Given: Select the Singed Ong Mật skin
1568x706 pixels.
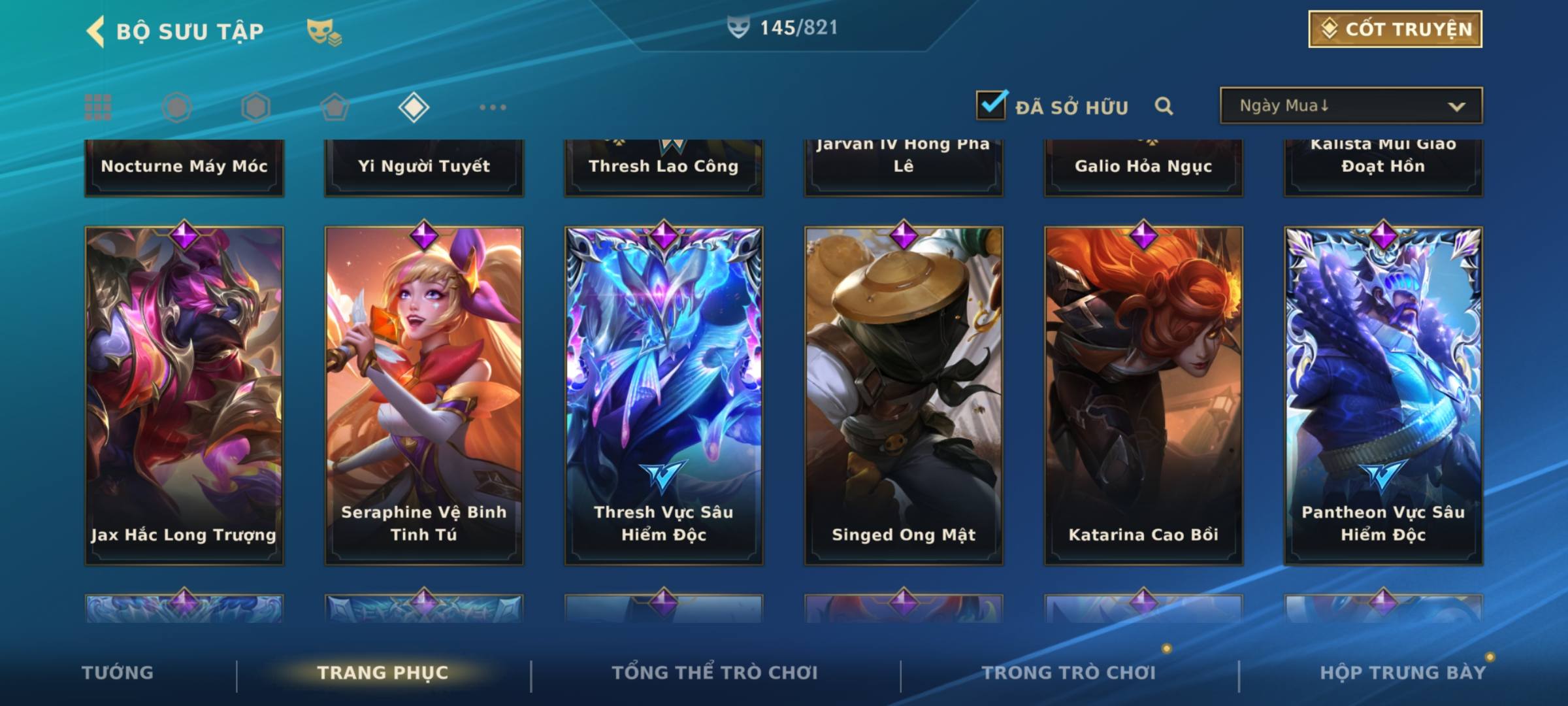Looking at the screenshot, I should tap(904, 395).
